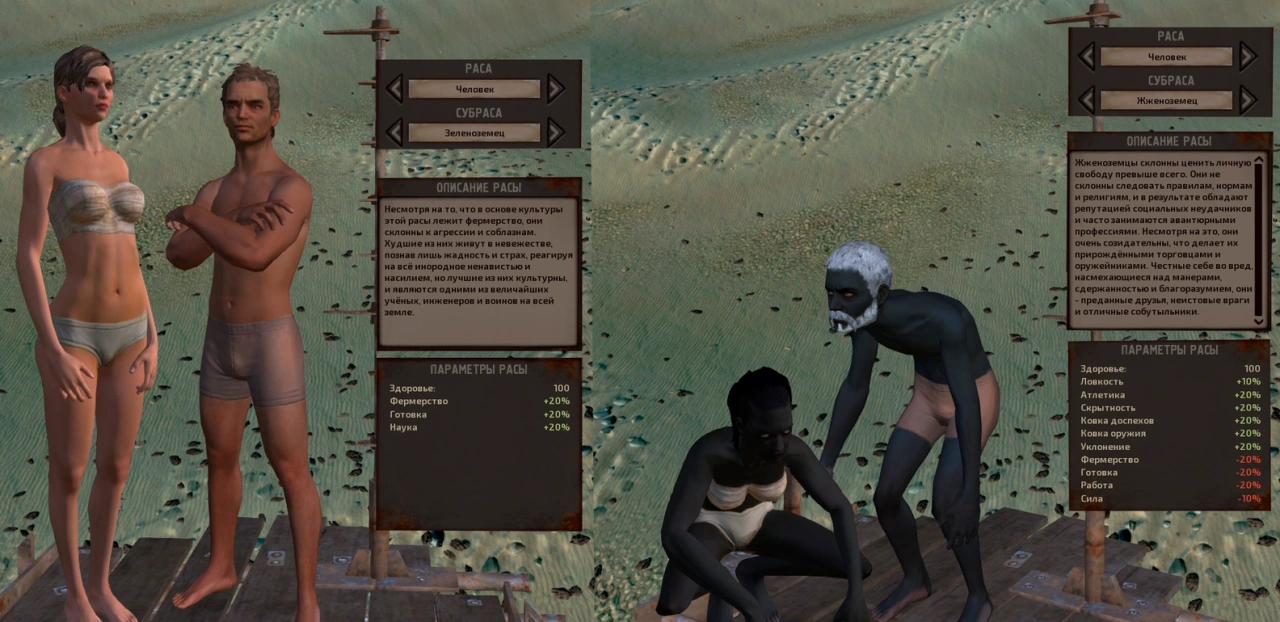Choose previous race above the Жженоземец subrace
Screen dimensions: 1280x622
point(1086,56)
